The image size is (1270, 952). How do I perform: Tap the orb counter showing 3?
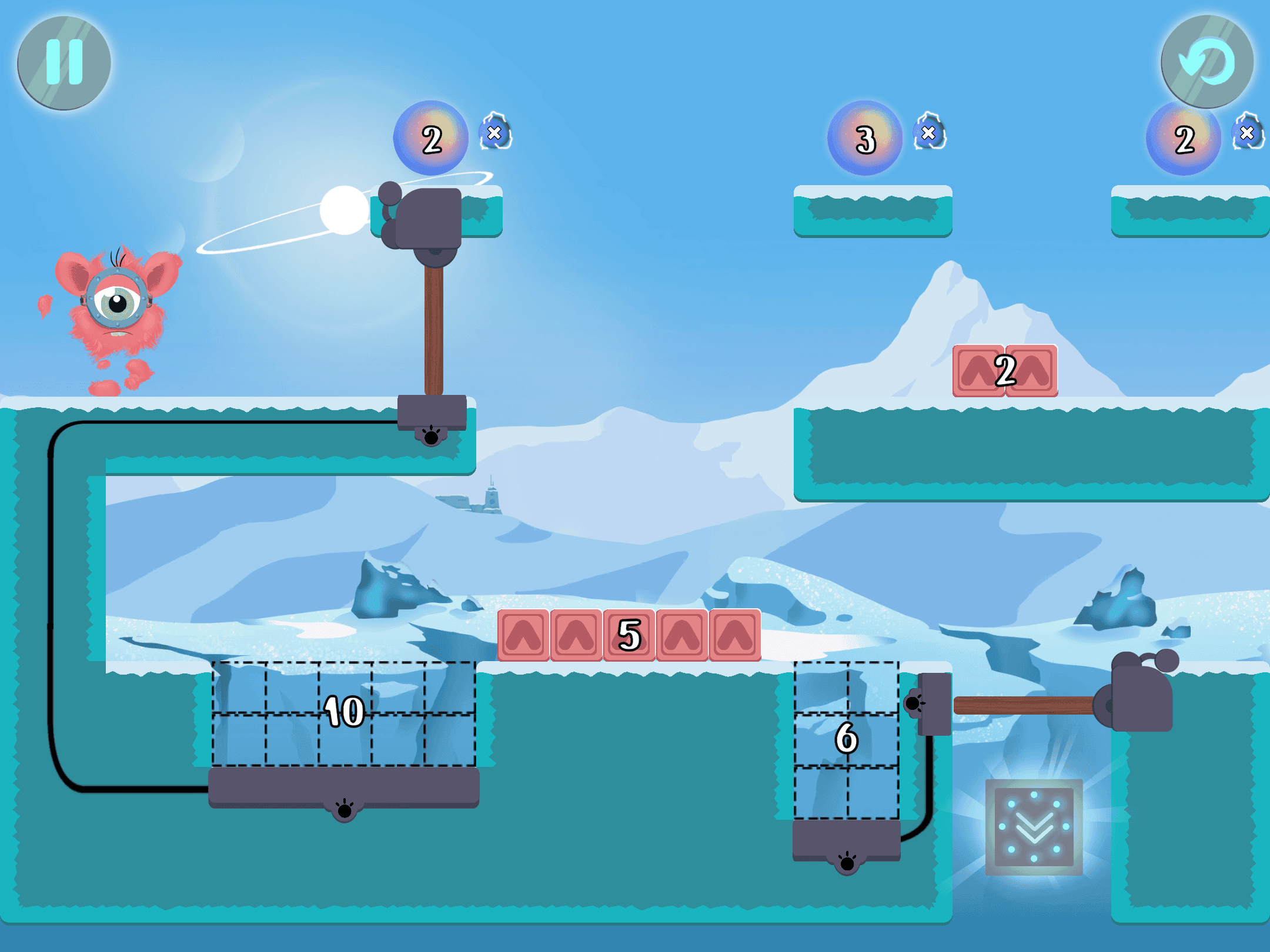[x=864, y=138]
